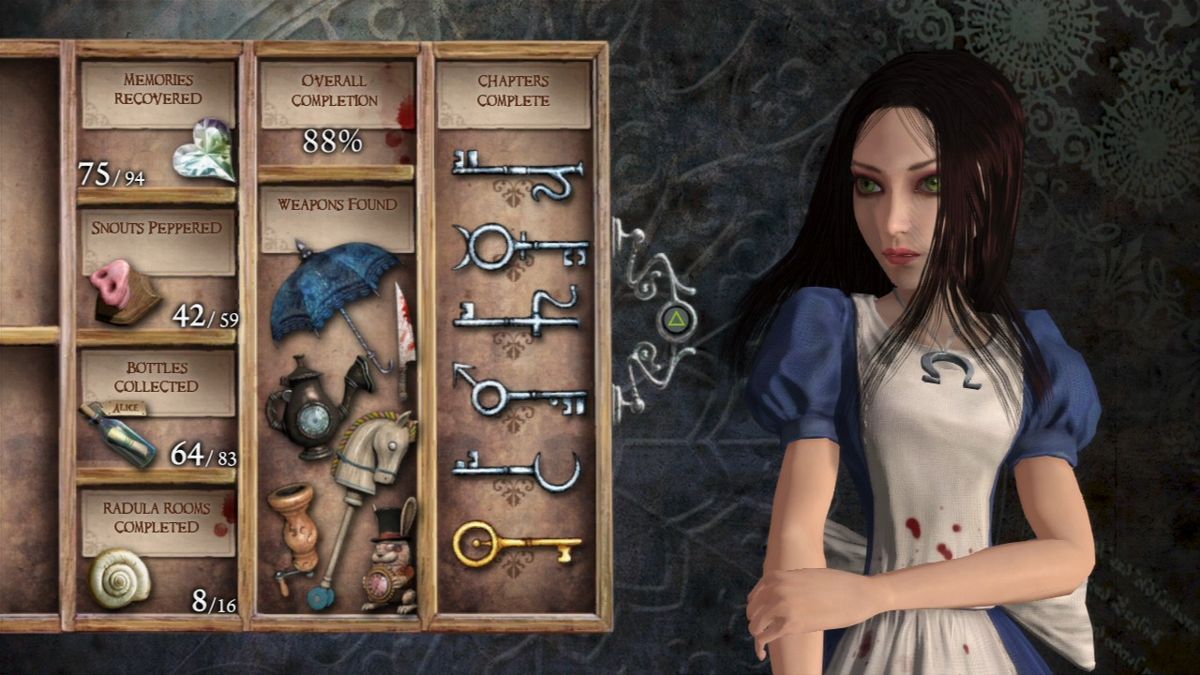This screenshot has height=675, width=1200.
Task: Click the pig snout icon
Action: click(x=123, y=291)
